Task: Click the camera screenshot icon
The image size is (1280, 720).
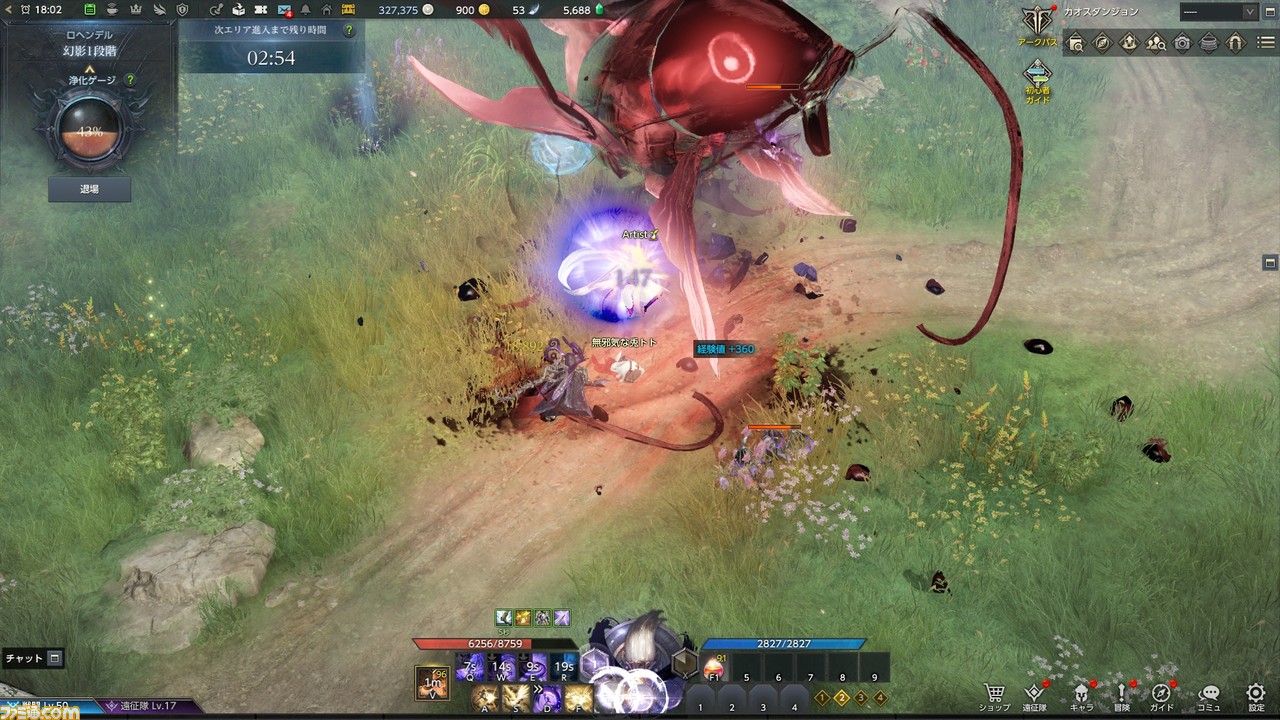Action: point(1182,43)
